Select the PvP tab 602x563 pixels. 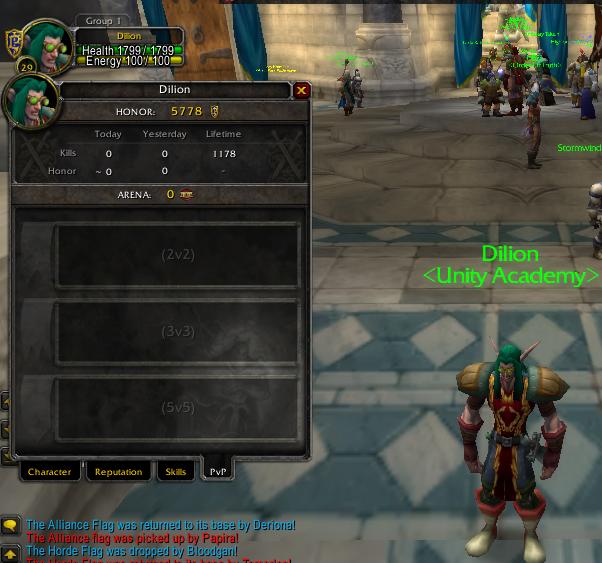218,471
